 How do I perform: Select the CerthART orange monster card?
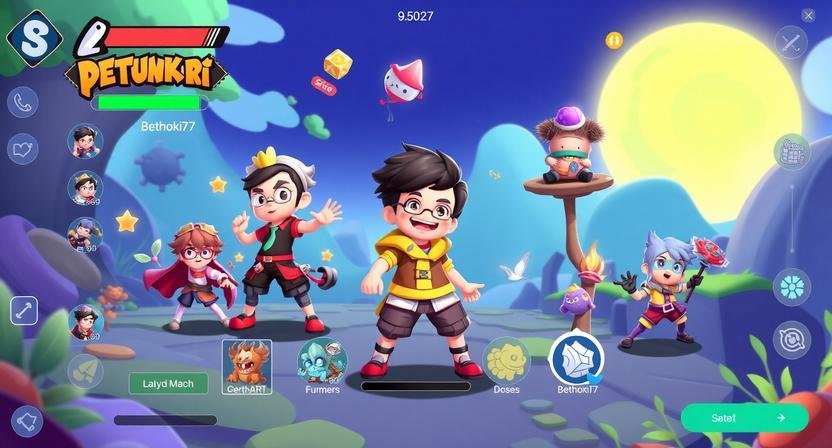(x=246, y=365)
